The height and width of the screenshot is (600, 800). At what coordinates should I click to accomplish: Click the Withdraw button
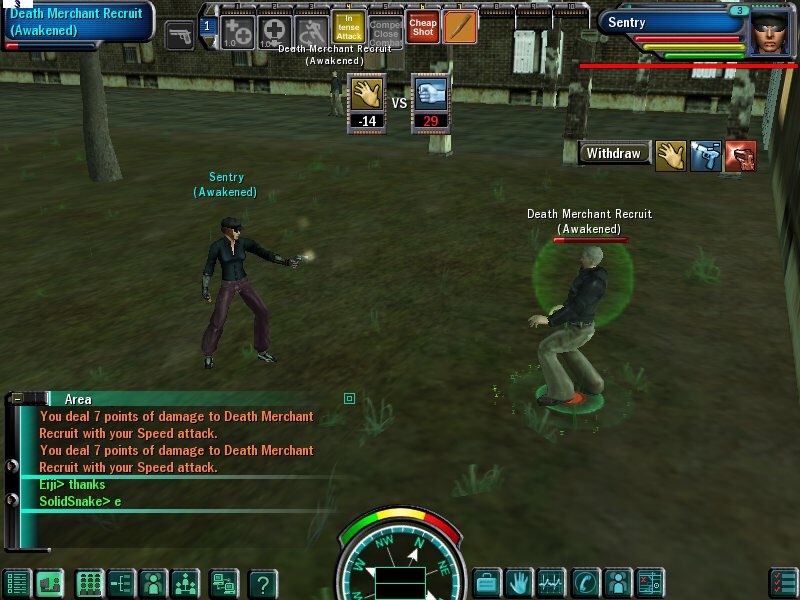click(x=613, y=154)
